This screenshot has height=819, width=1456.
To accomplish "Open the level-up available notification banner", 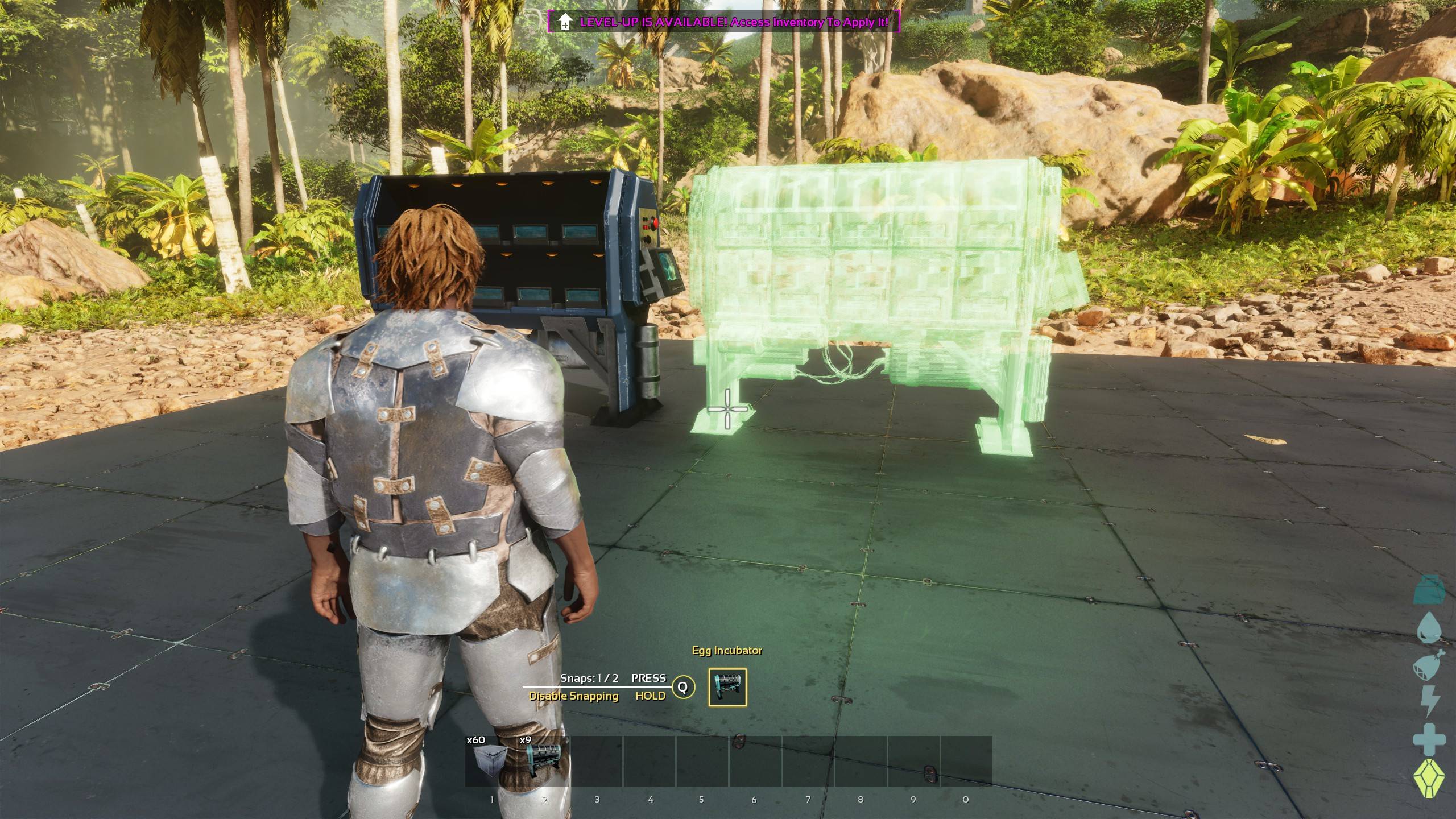I will [723, 22].
